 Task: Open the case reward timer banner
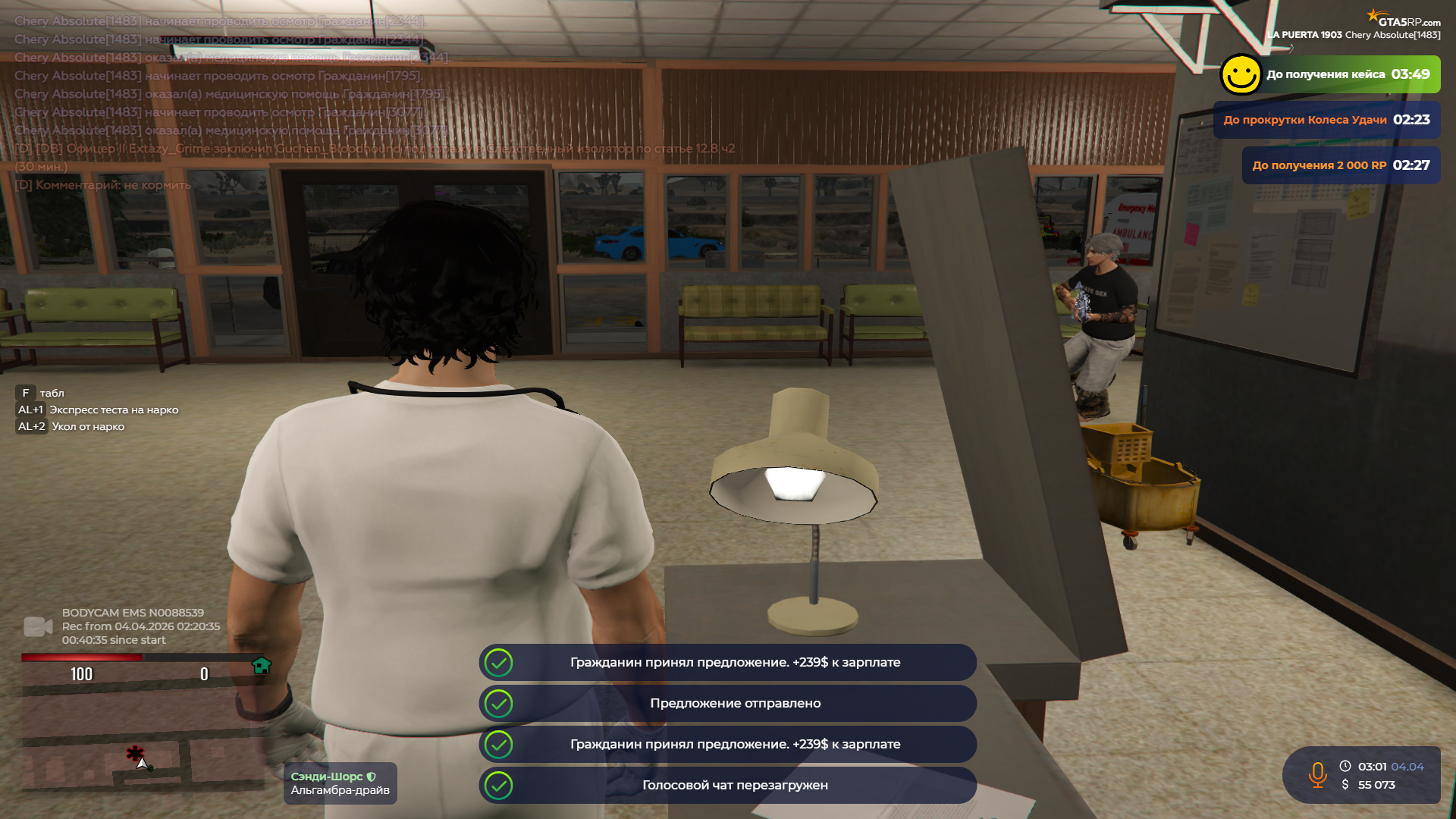click(x=1347, y=74)
